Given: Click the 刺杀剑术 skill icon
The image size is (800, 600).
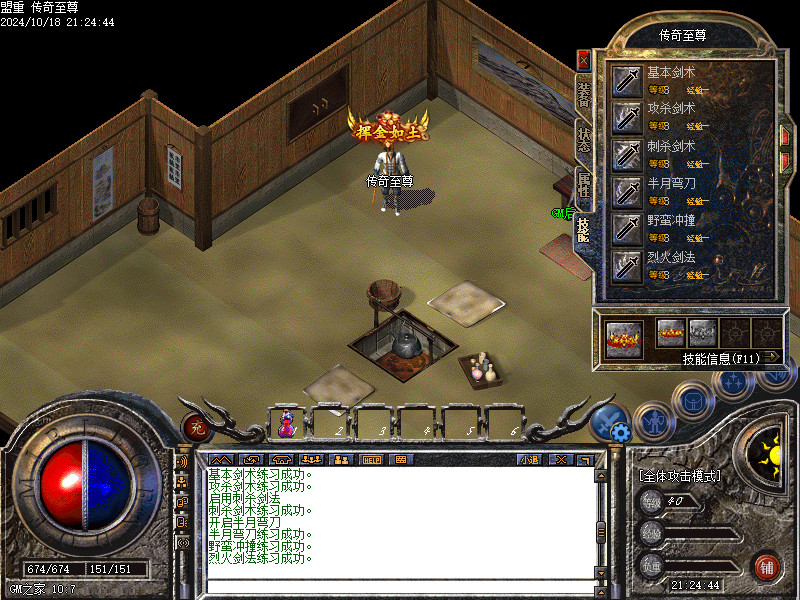Looking at the screenshot, I should pyautogui.click(x=627, y=154).
